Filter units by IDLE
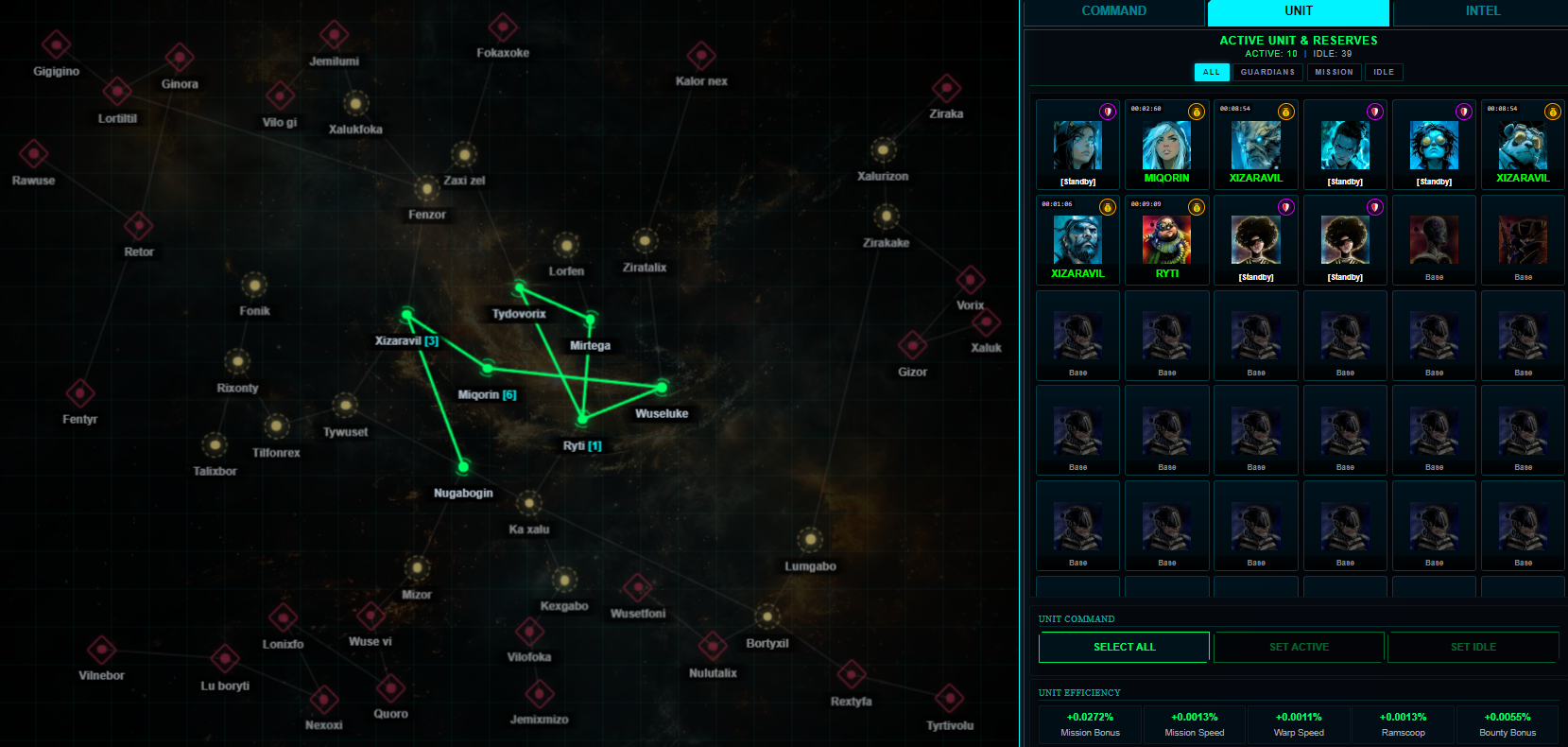 (1384, 72)
